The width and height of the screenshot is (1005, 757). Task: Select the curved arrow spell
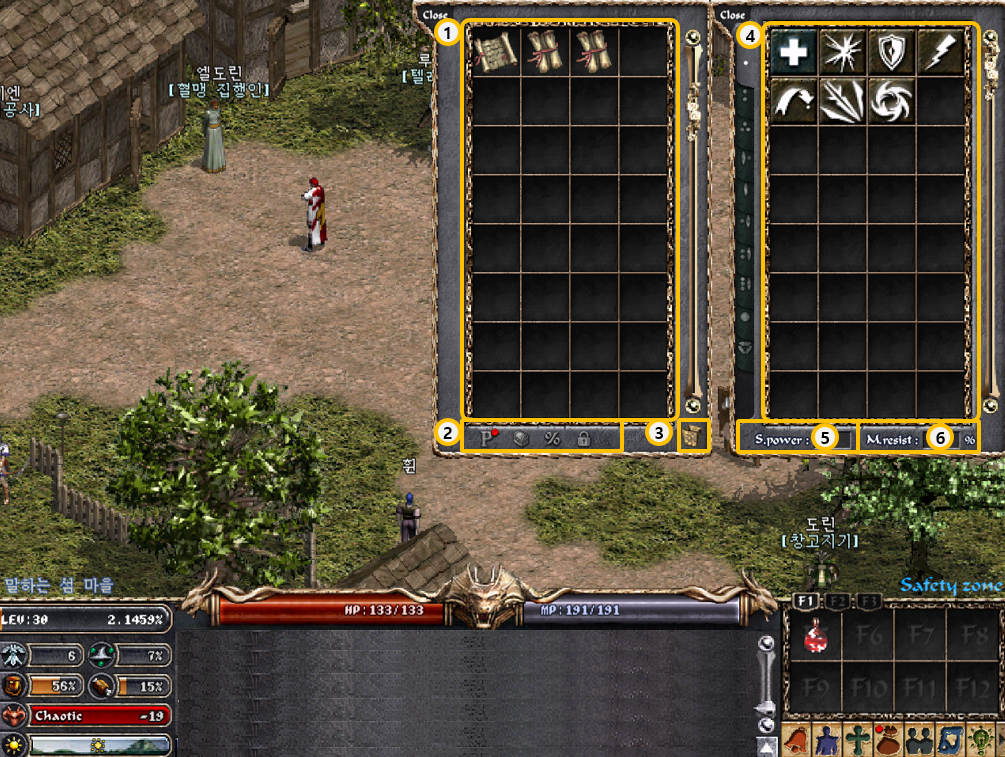point(793,101)
